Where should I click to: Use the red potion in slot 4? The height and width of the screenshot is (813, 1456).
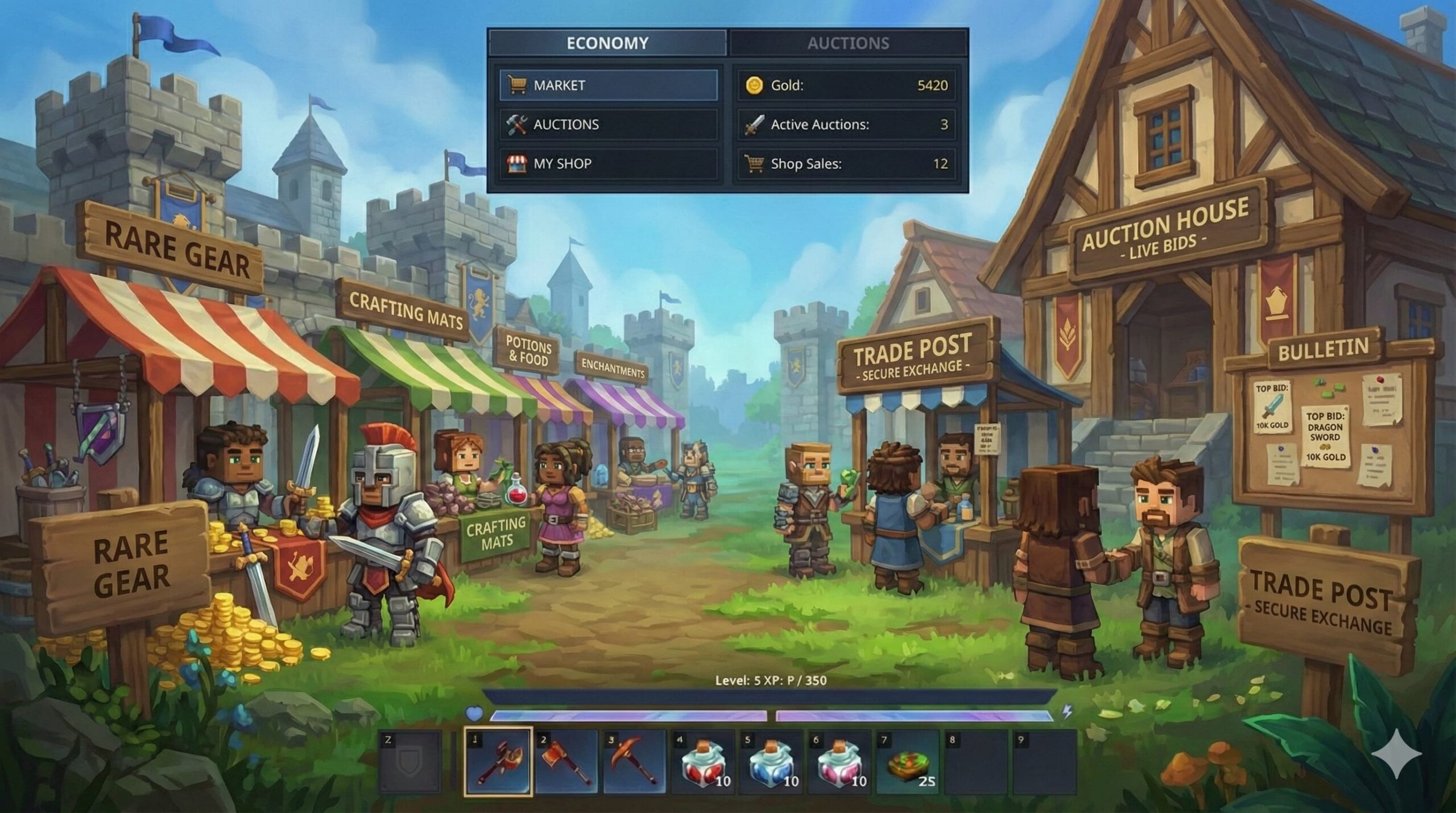pos(702,761)
